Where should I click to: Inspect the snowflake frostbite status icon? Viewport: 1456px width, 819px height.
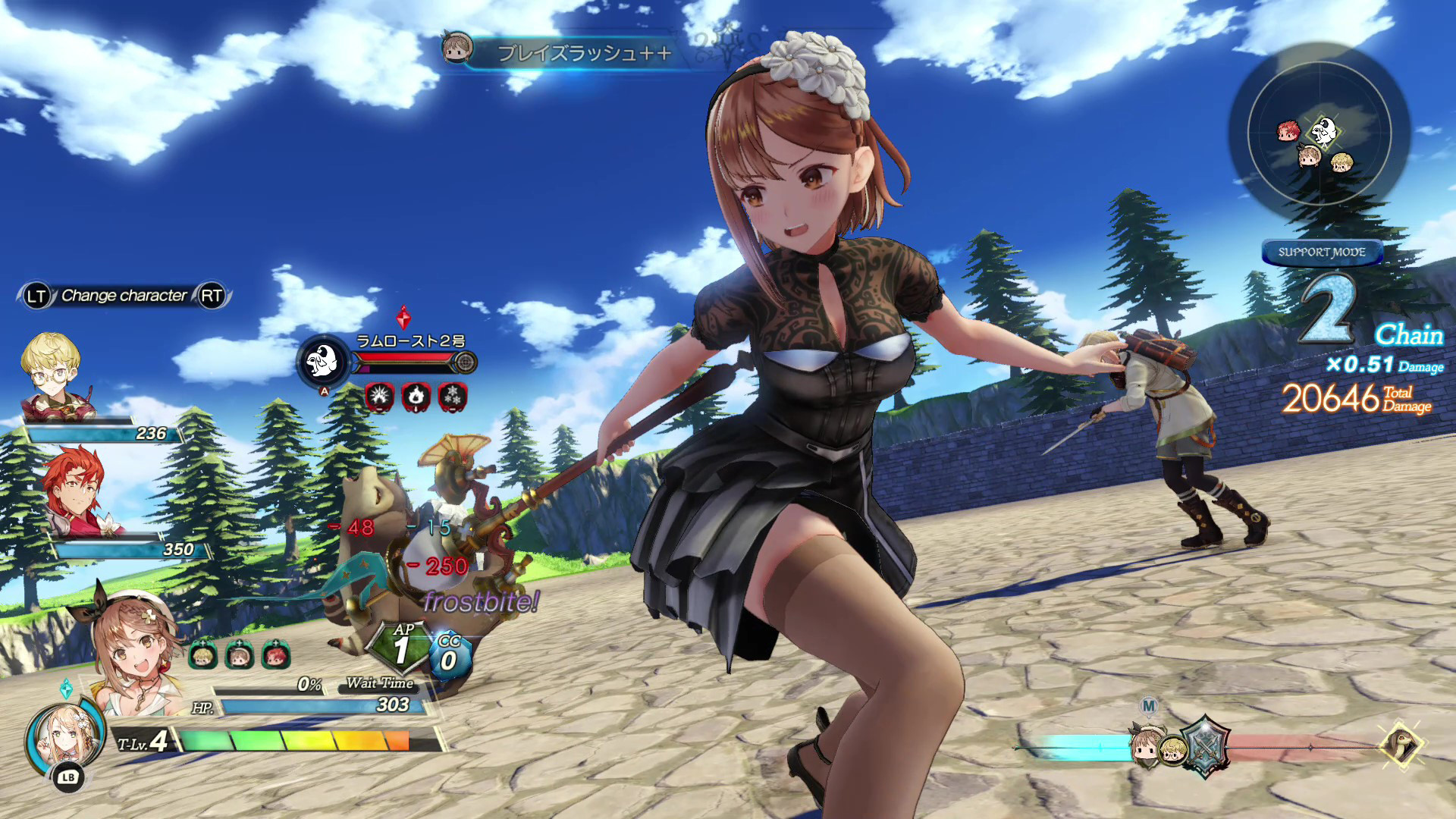[x=453, y=397]
